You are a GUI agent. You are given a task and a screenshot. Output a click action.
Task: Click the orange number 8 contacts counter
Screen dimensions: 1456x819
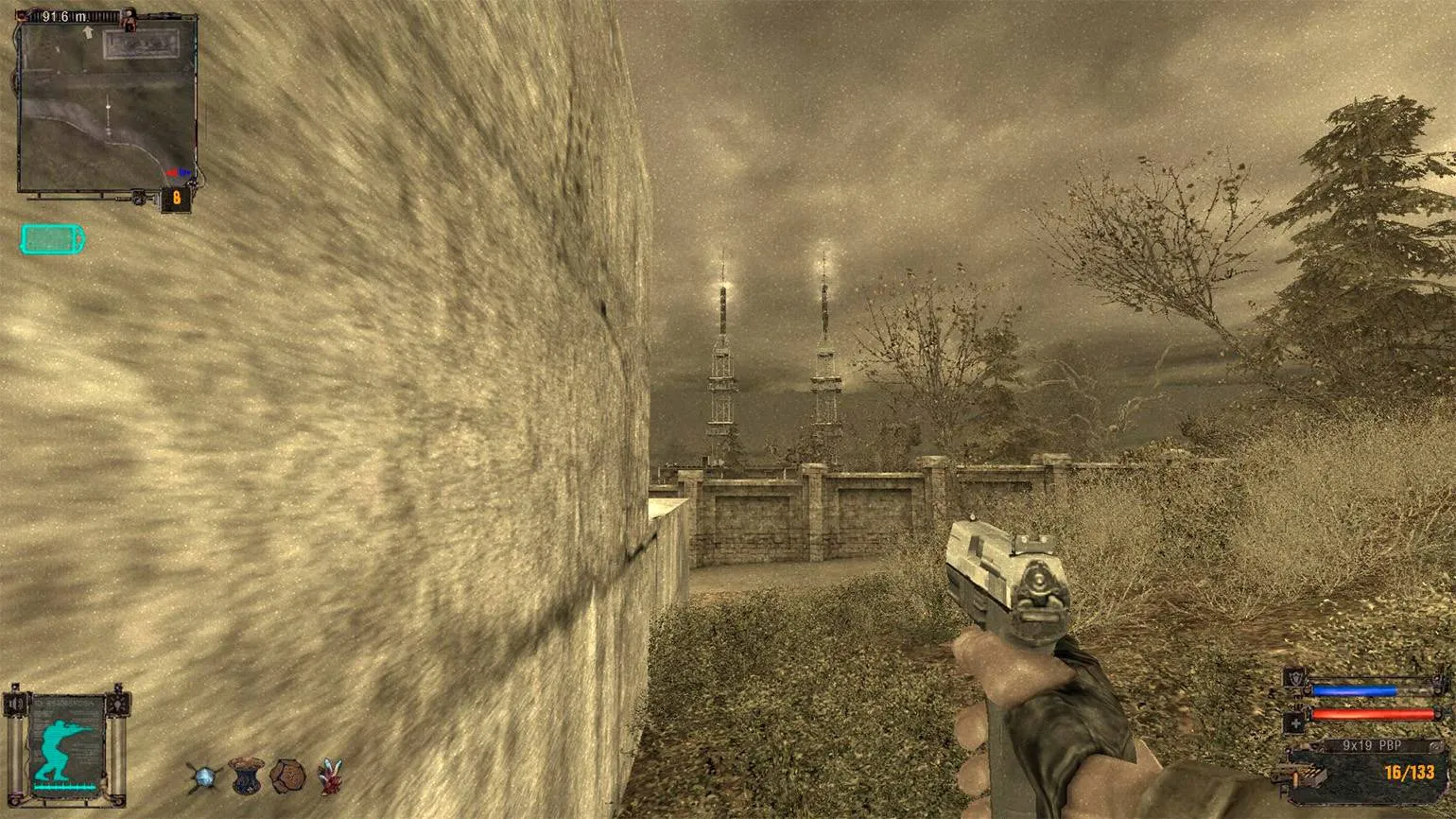(176, 199)
